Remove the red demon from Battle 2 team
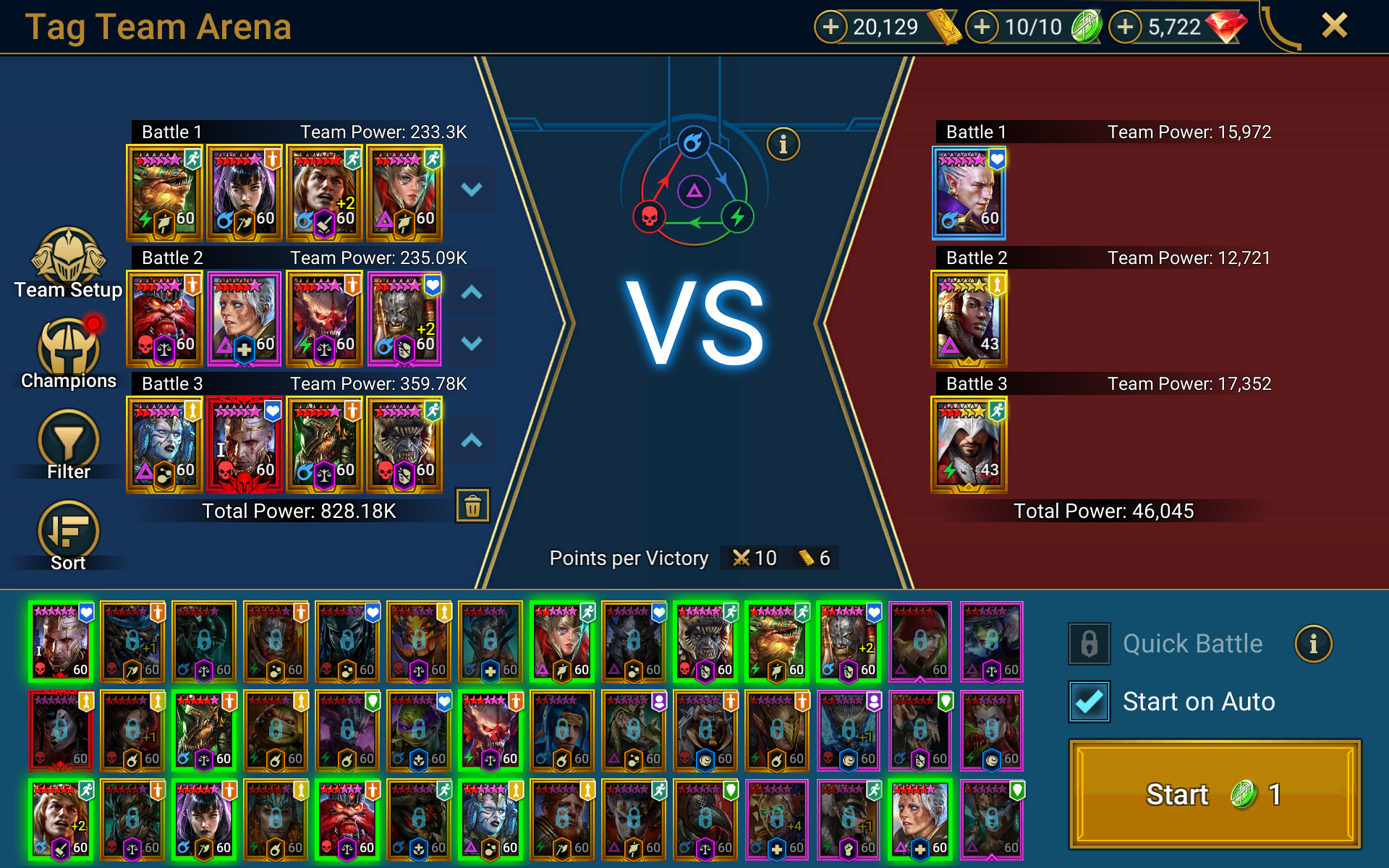The image size is (1389, 868). tap(164, 319)
